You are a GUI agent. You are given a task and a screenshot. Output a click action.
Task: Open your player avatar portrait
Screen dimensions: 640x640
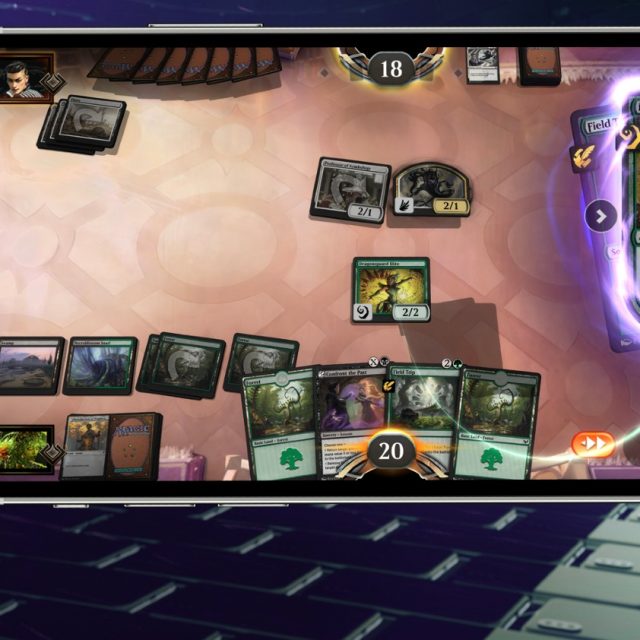point(24,449)
